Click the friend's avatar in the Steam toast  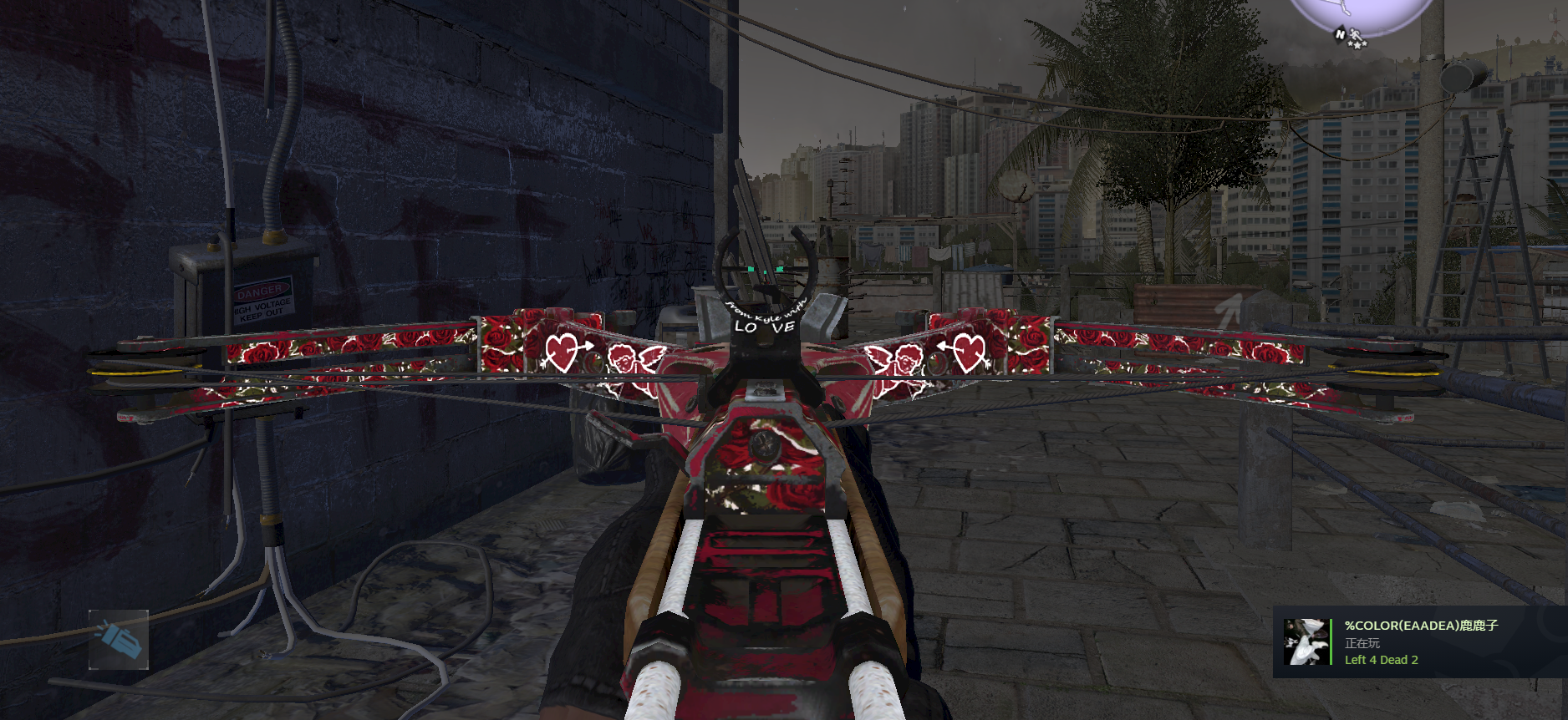click(1305, 641)
